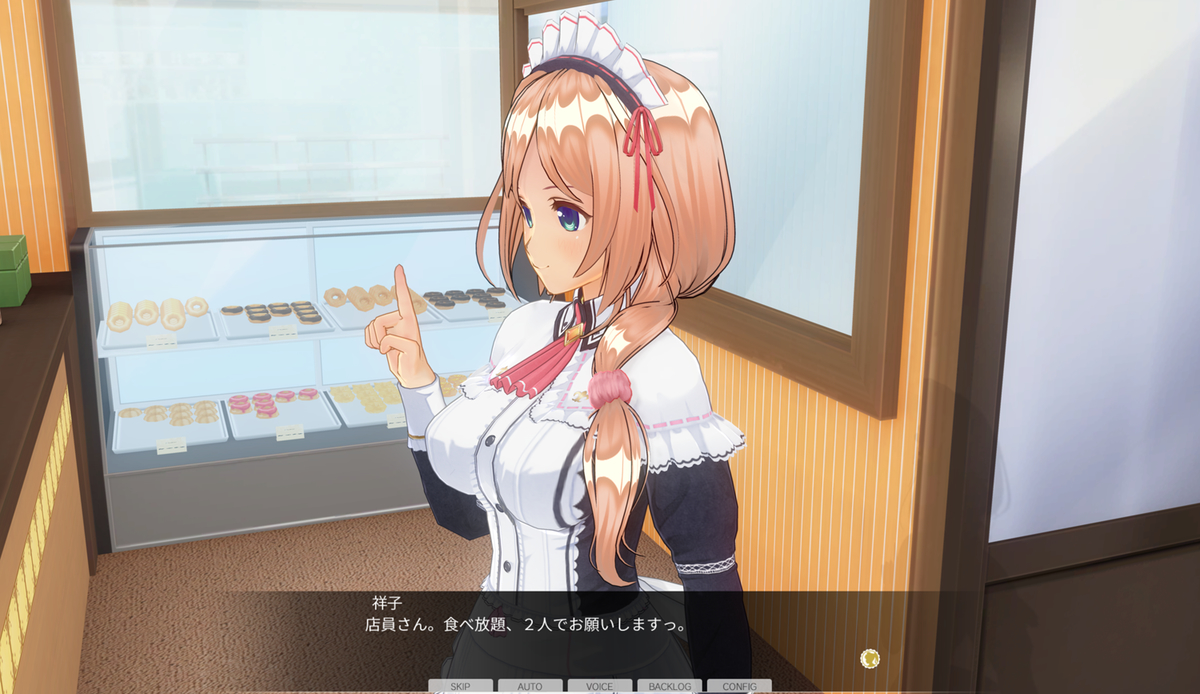Open the VOICE replay button
The image size is (1200, 694).
(x=600, y=687)
